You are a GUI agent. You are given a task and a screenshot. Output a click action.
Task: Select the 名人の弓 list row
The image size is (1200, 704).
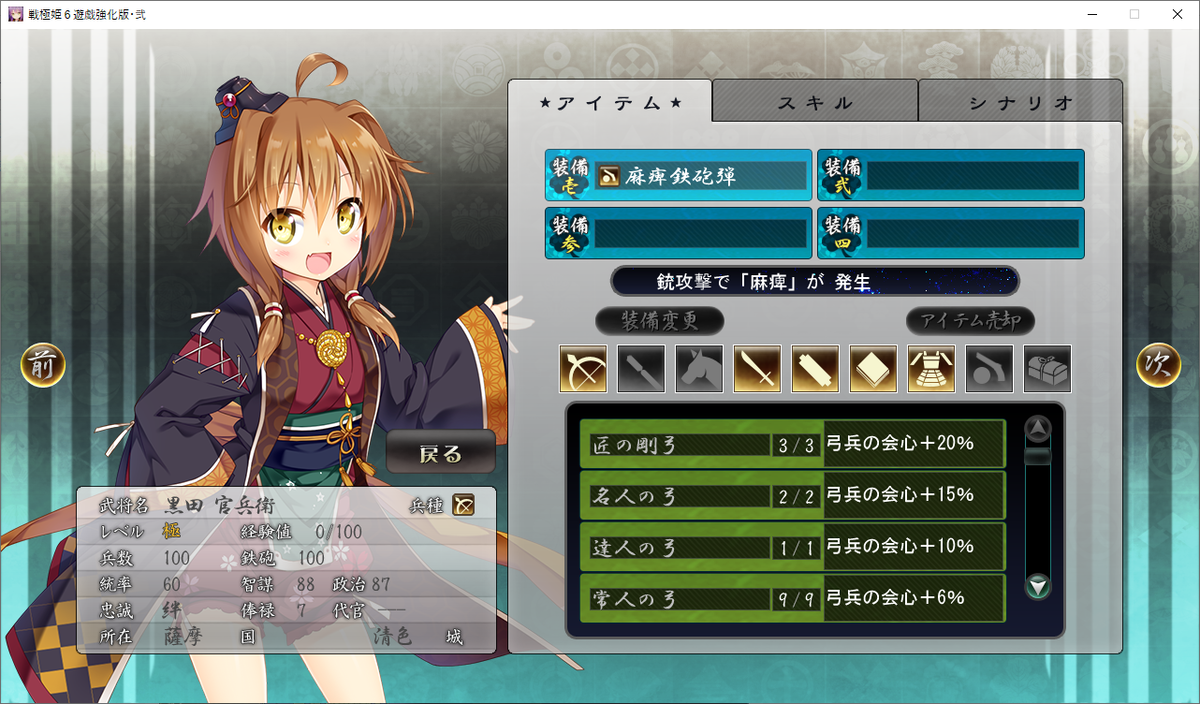[x=792, y=495]
